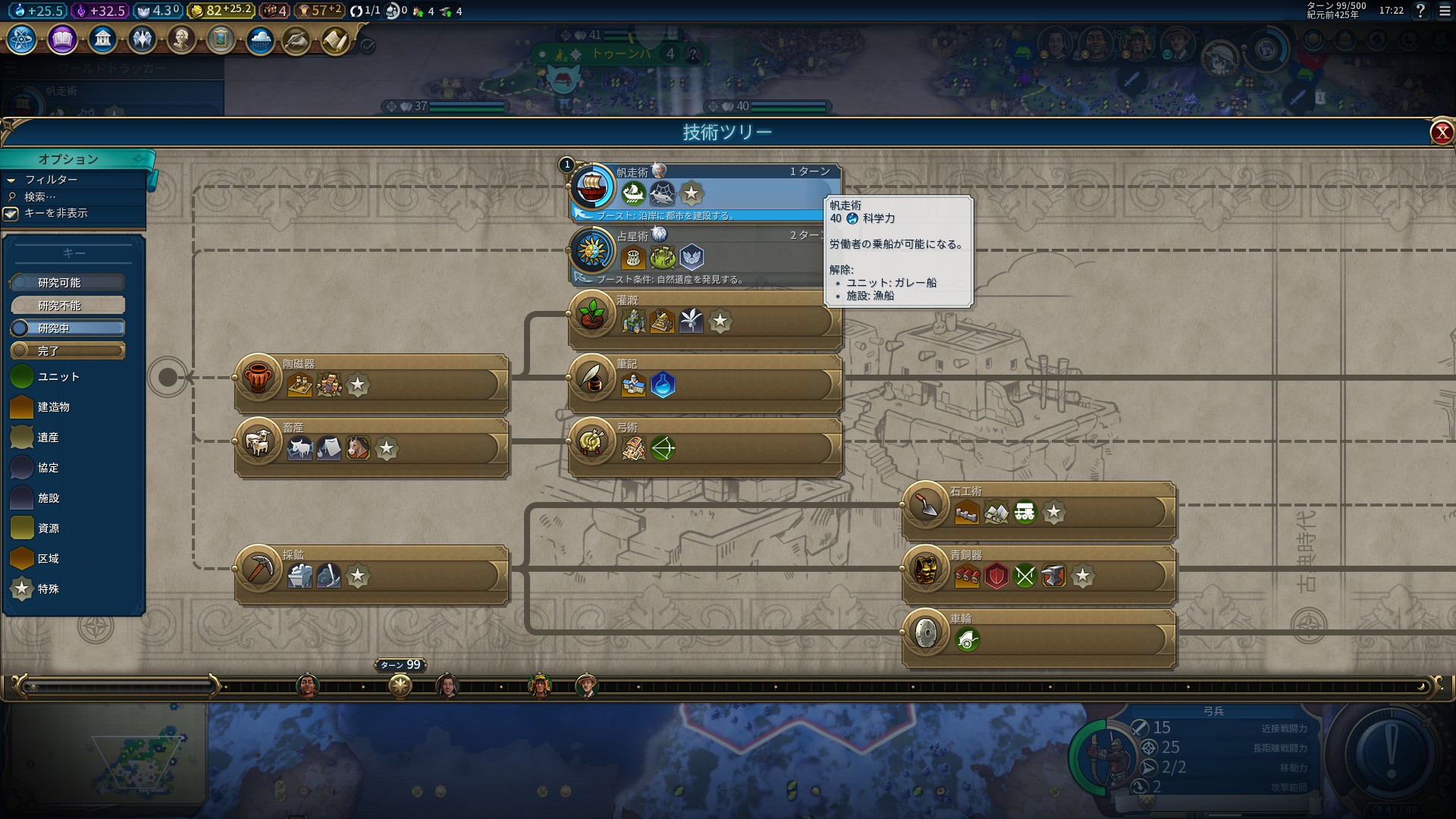Select the Archery (弓術) technology
1456x819 pixels.
593,441
